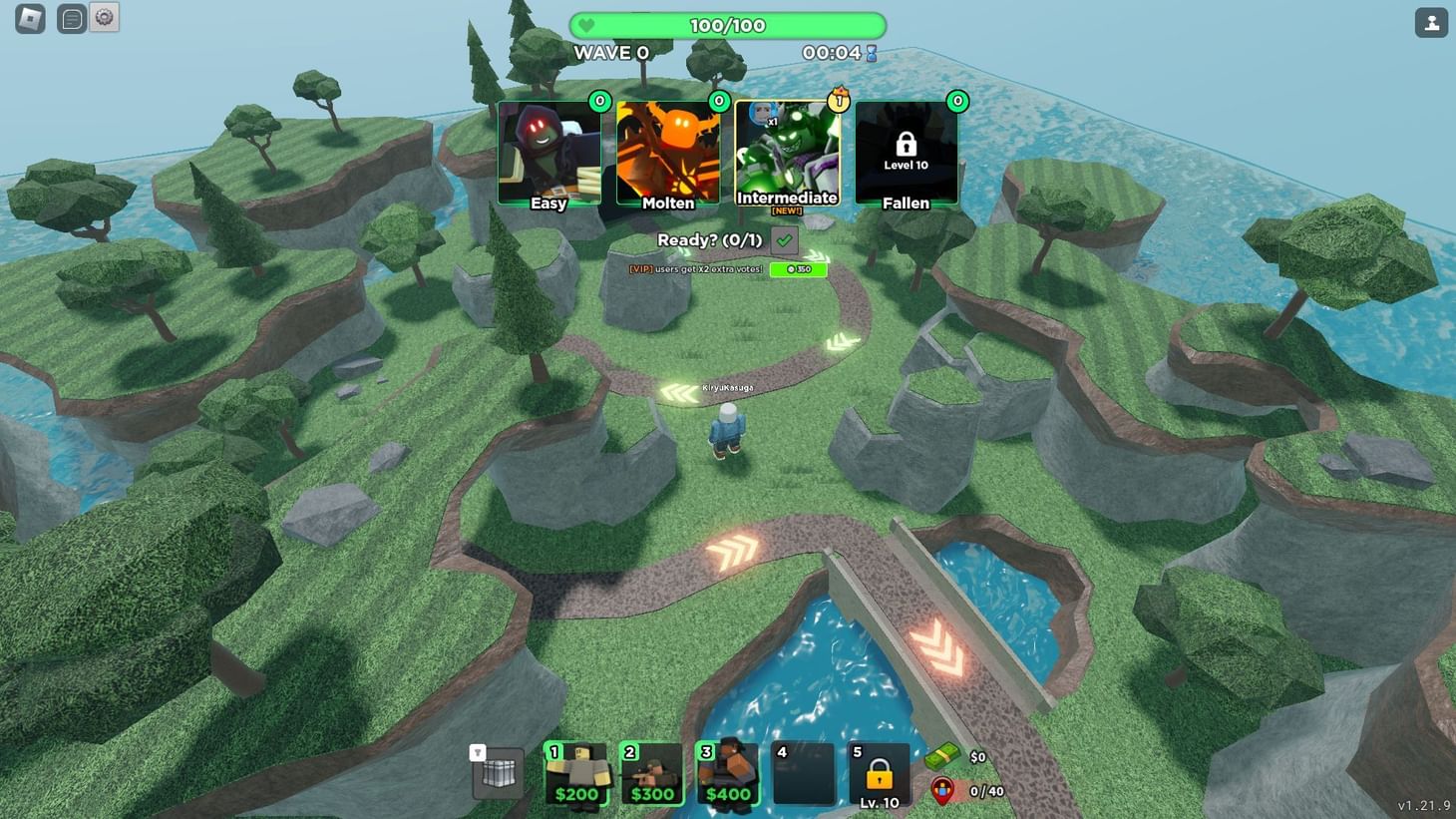Open the Roblox menu icon
1456x819 pixels.
click(27, 18)
